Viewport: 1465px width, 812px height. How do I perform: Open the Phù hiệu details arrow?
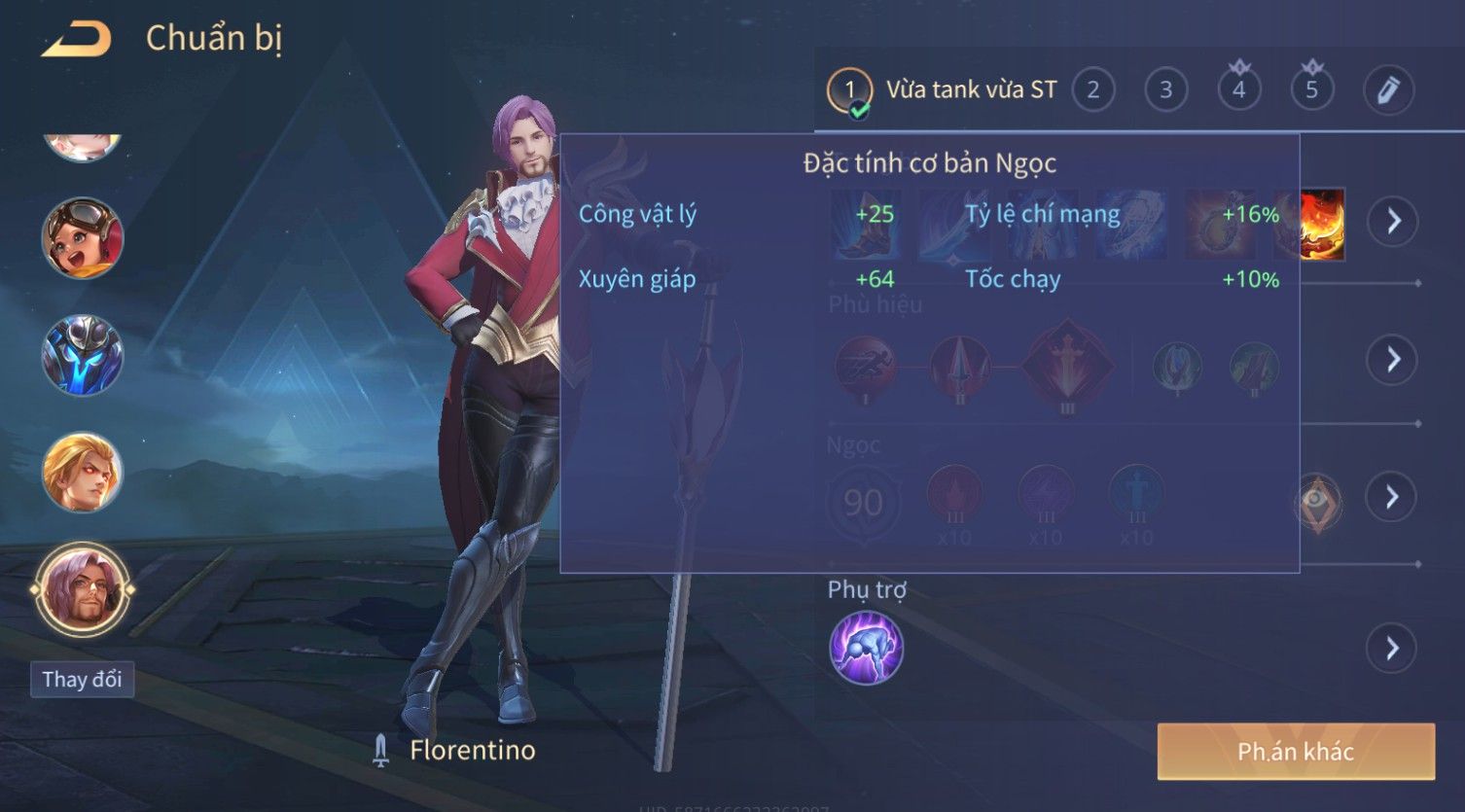[x=1393, y=360]
